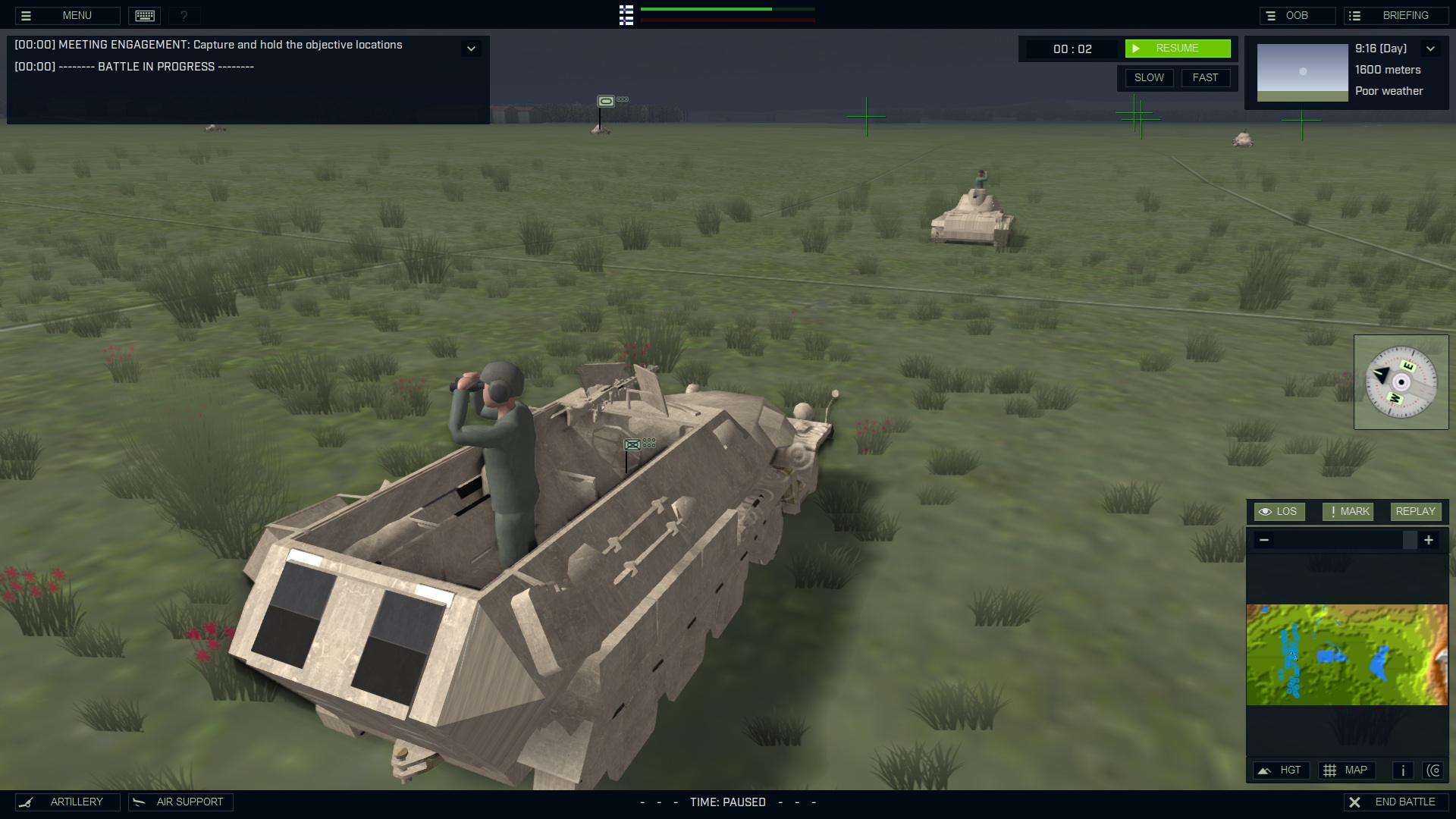
Task: Open the ARTILLERY support panel
Action: point(66,802)
